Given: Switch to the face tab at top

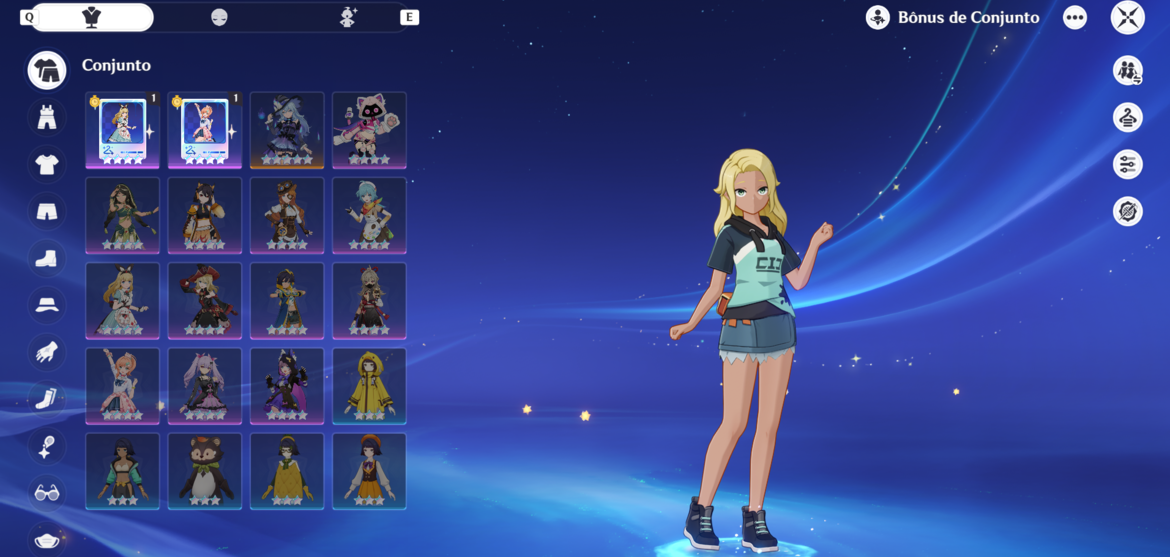Looking at the screenshot, I should click(x=219, y=18).
